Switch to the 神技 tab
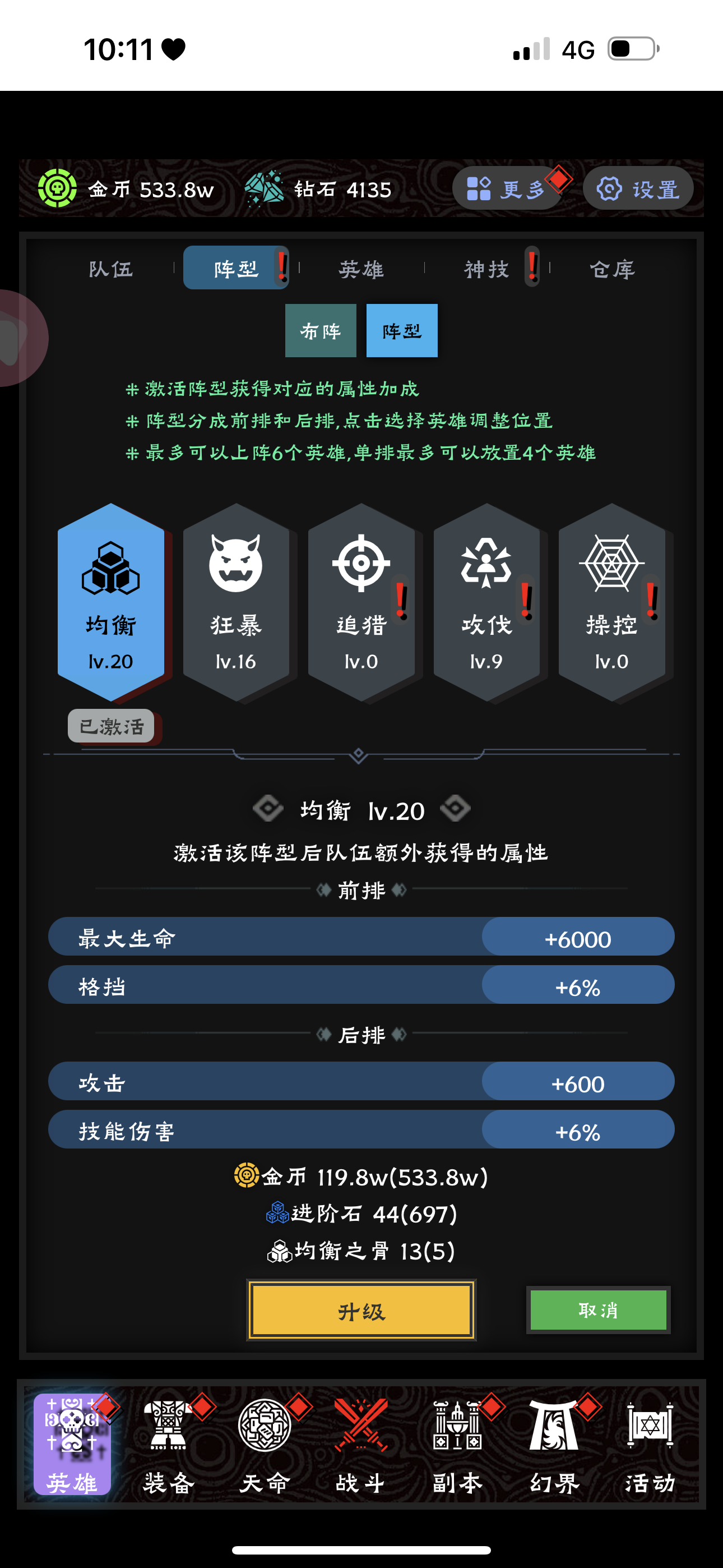The width and height of the screenshot is (723, 1568). pyautogui.click(x=487, y=269)
